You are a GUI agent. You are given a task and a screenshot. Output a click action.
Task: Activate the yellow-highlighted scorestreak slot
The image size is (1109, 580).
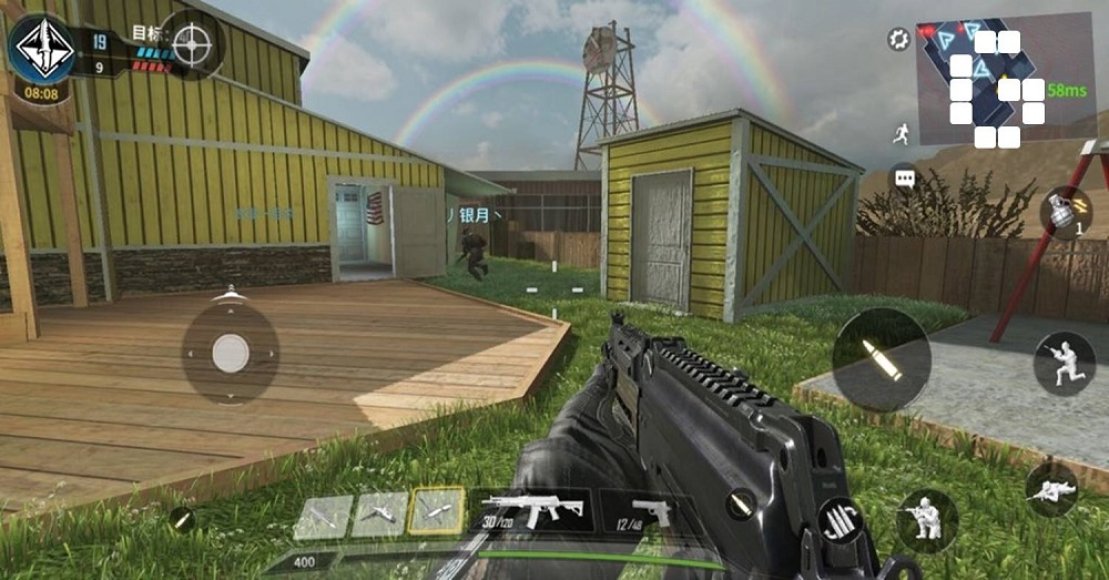(x=437, y=512)
